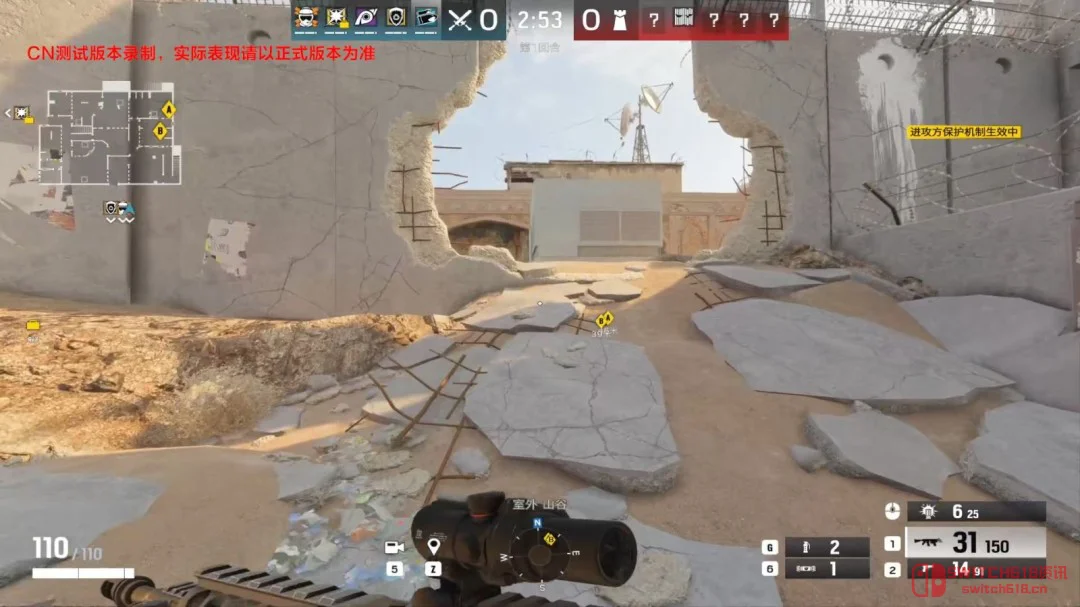Activate the ping location marker icon
This screenshot has height=607, width=1080.
tap(433, 546)
